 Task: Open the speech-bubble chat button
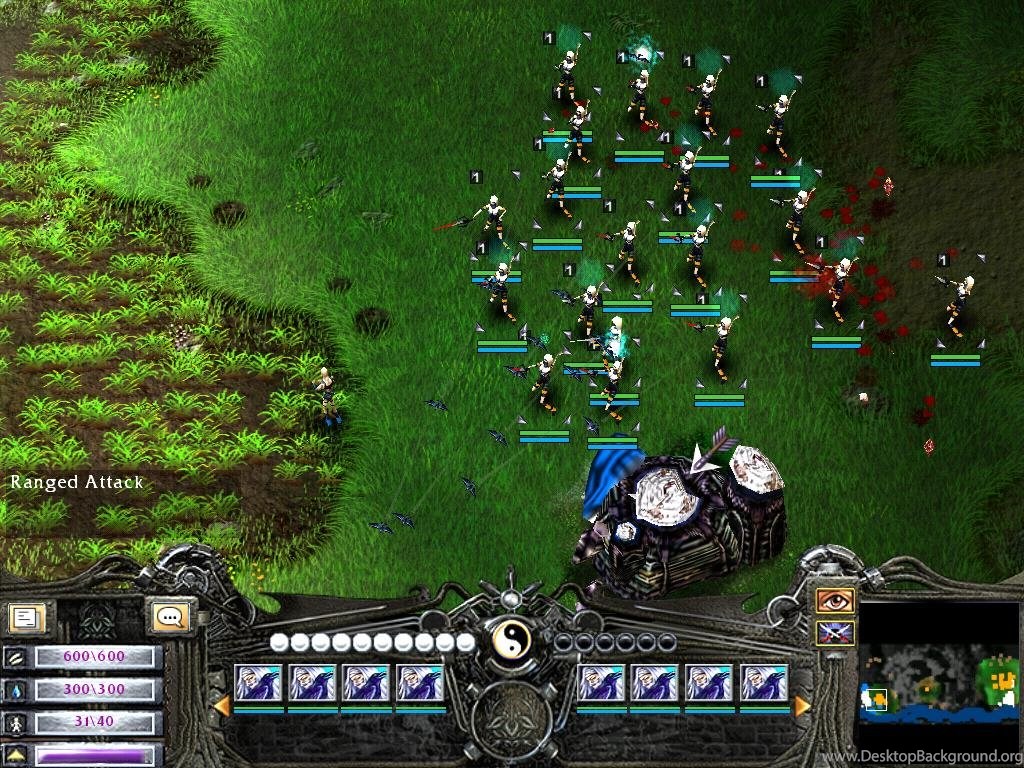tap(169, 616)
